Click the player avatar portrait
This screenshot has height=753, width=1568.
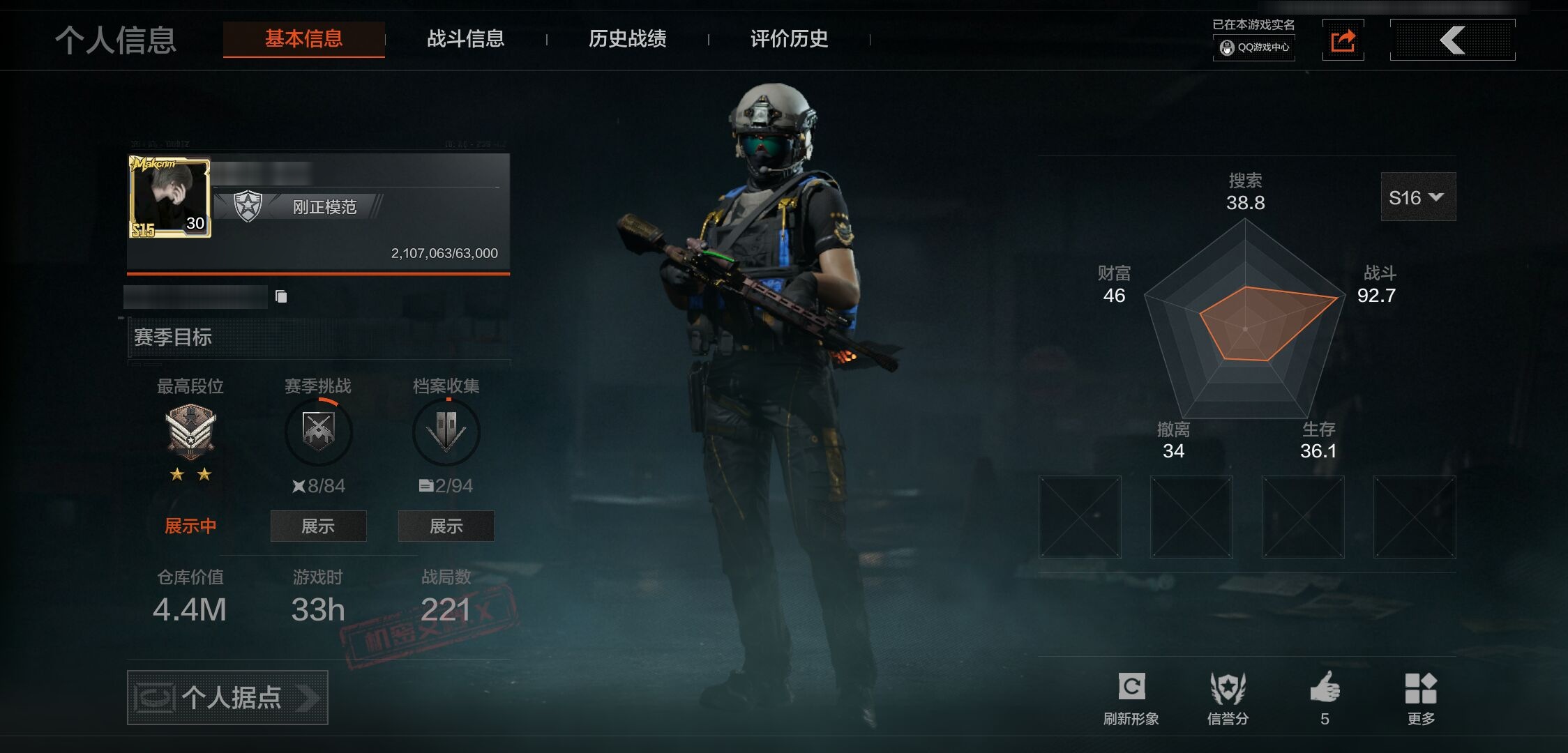[x=169, y=198]
